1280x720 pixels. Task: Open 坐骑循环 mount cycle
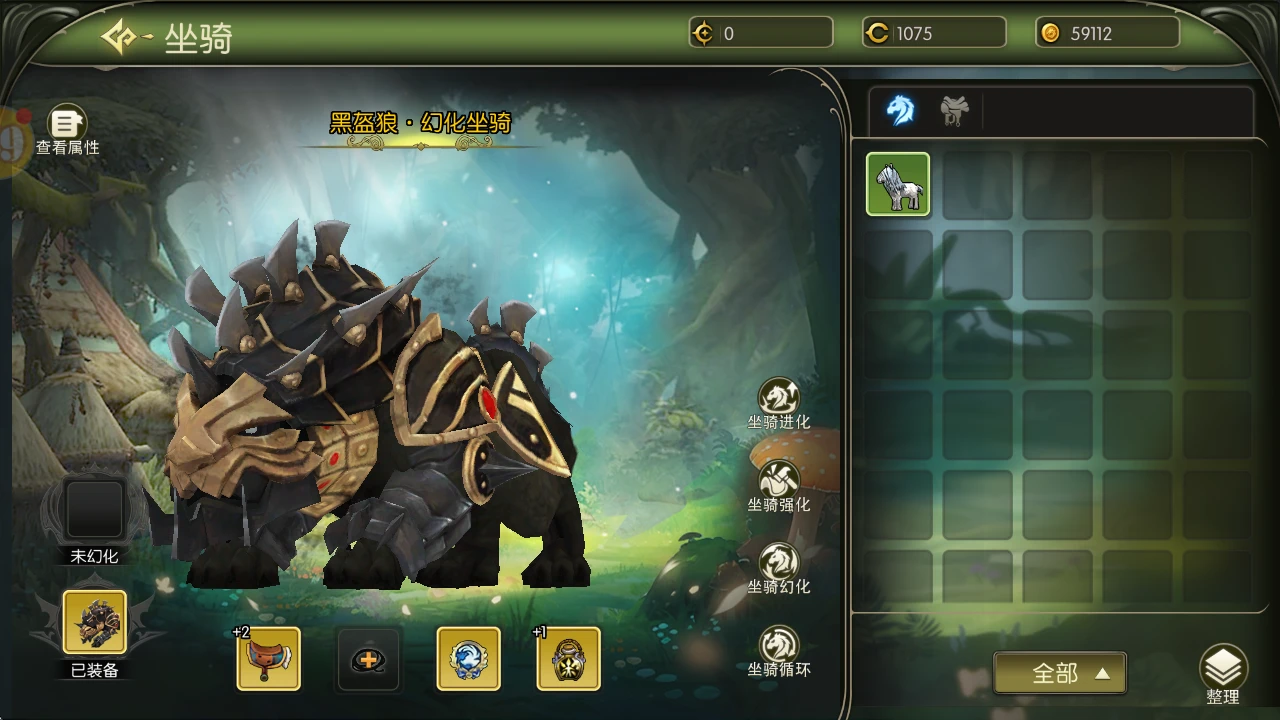779,650
